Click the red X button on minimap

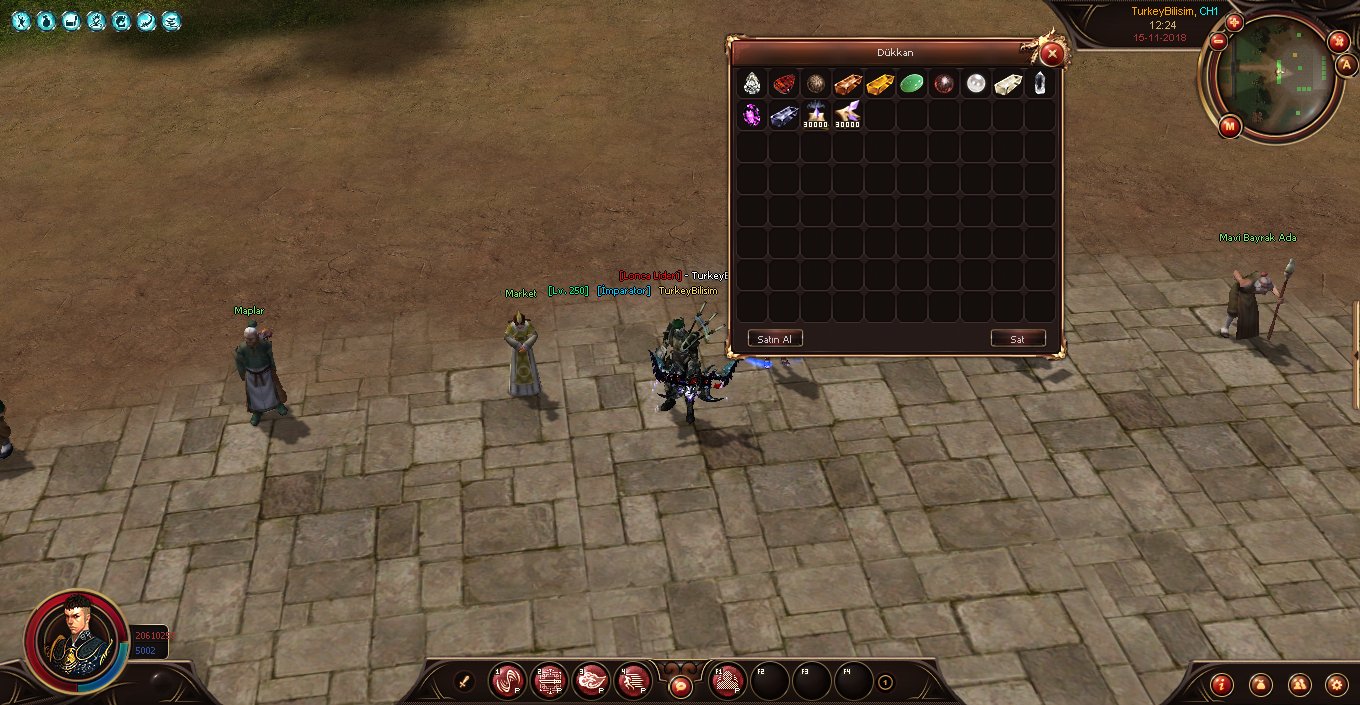(1338, 41)
